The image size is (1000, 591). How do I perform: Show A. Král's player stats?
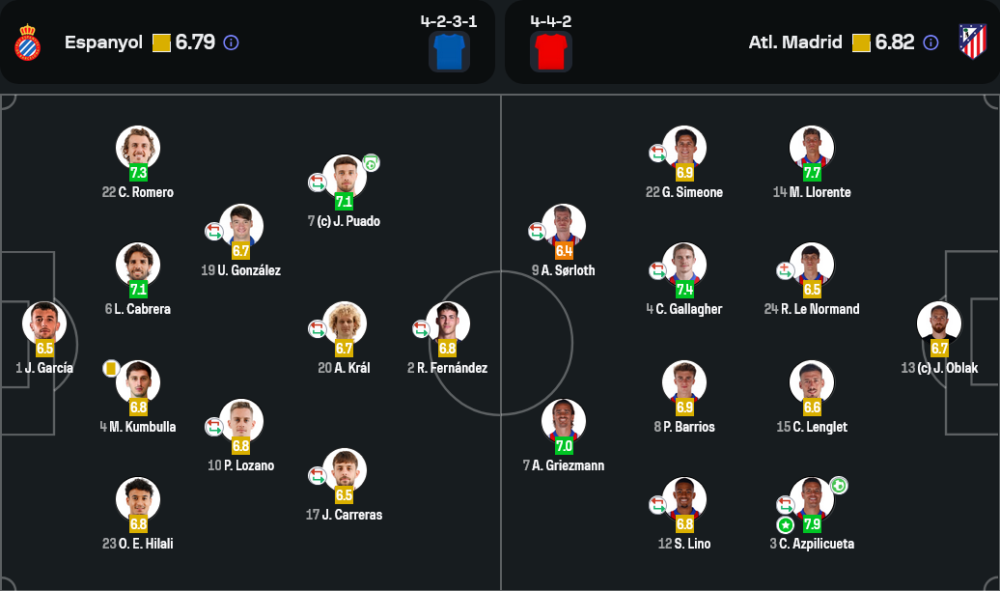(345, 324)
